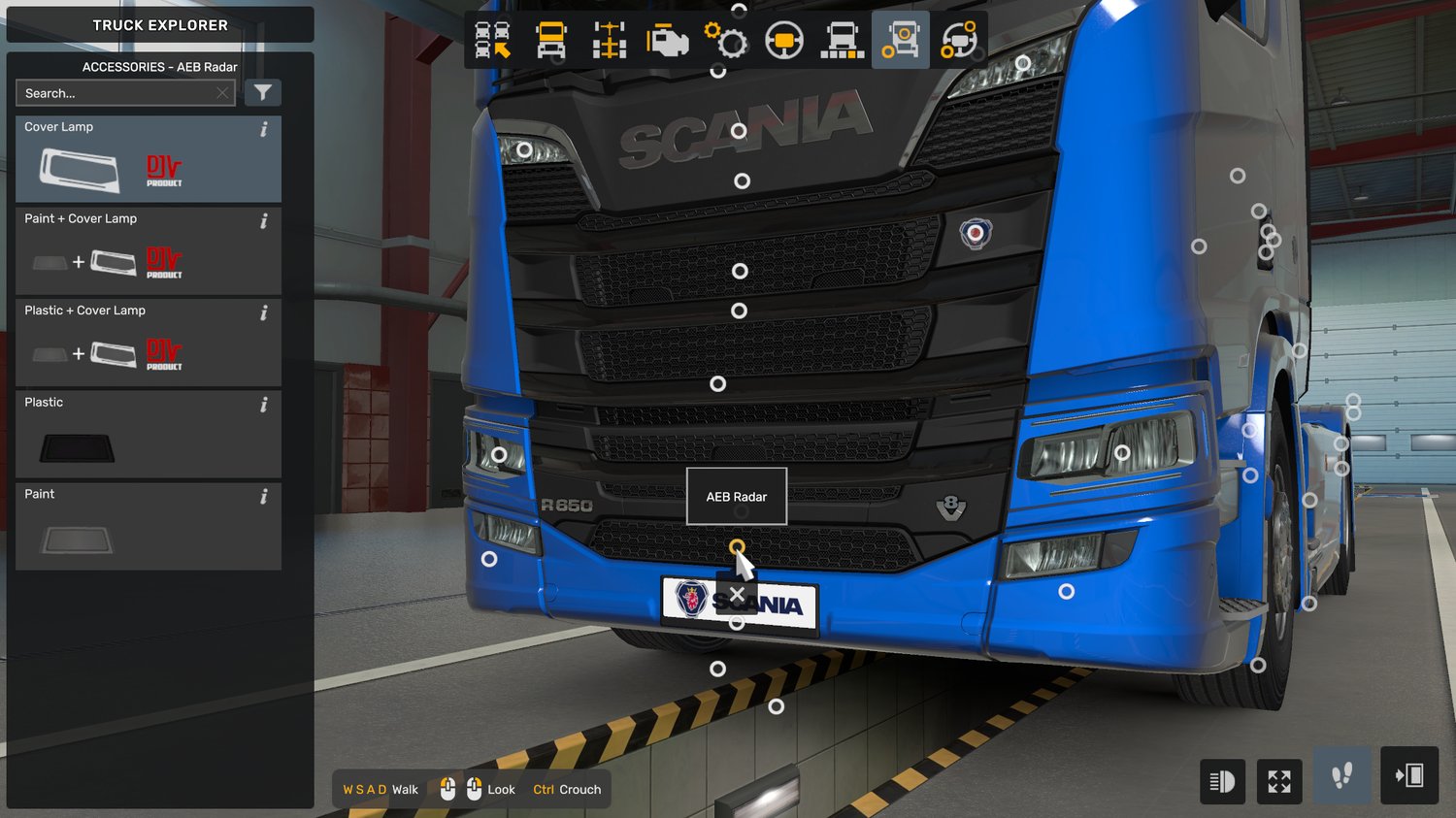Choose the Paint radar cover

pyautogui.click(x=148, y=527)
